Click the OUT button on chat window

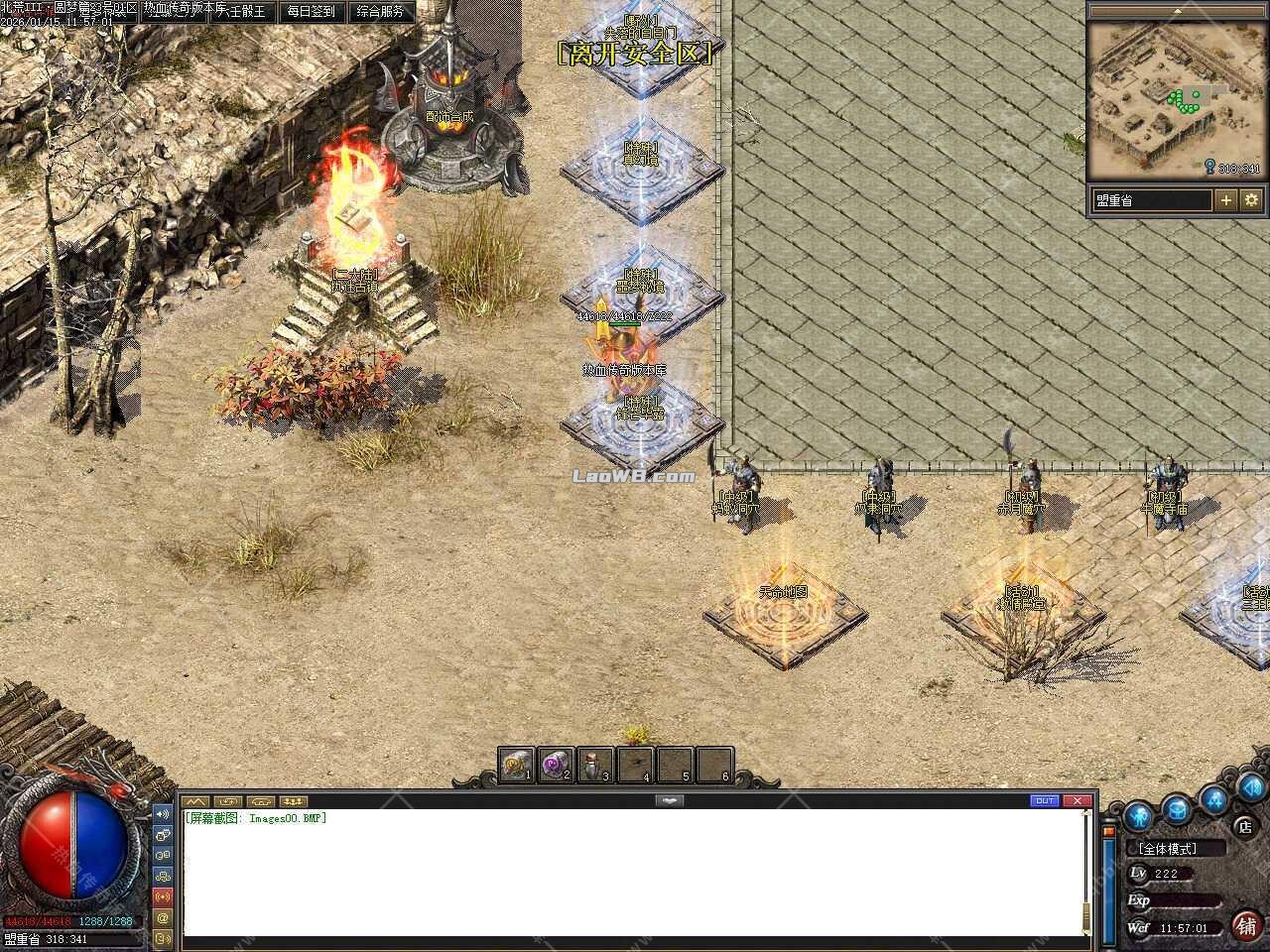click(x=1045, y=800)
